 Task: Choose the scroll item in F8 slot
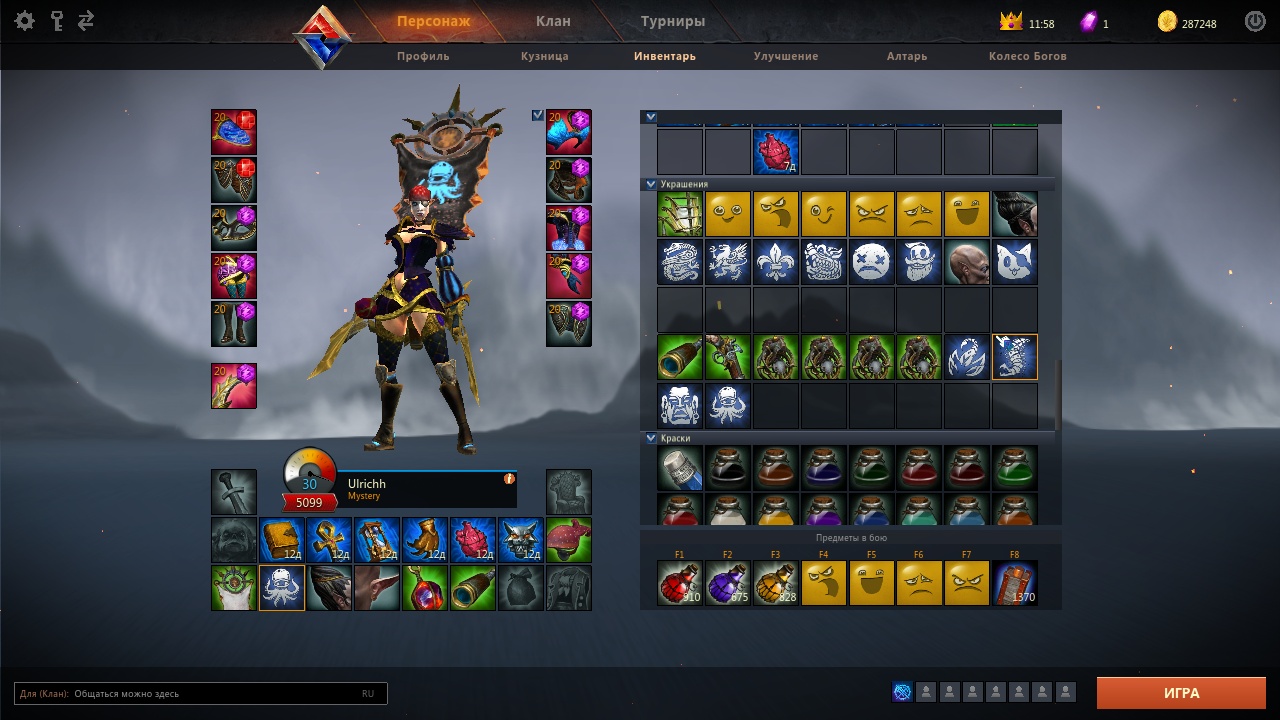pyautogui.click(x=1015, y=583)
